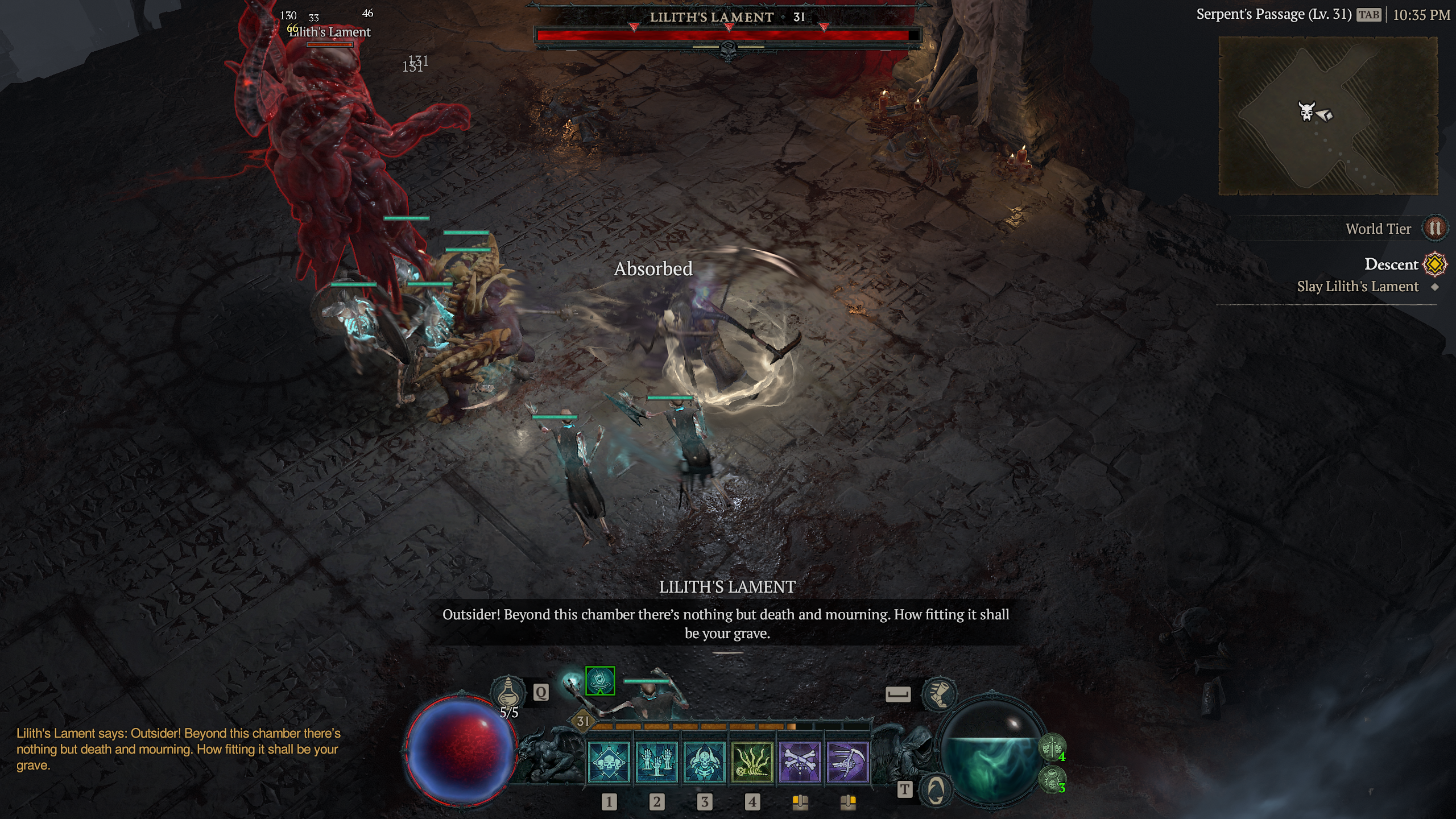Click the winged boot evade icon
1456x819 pixels.
point(939,694)
